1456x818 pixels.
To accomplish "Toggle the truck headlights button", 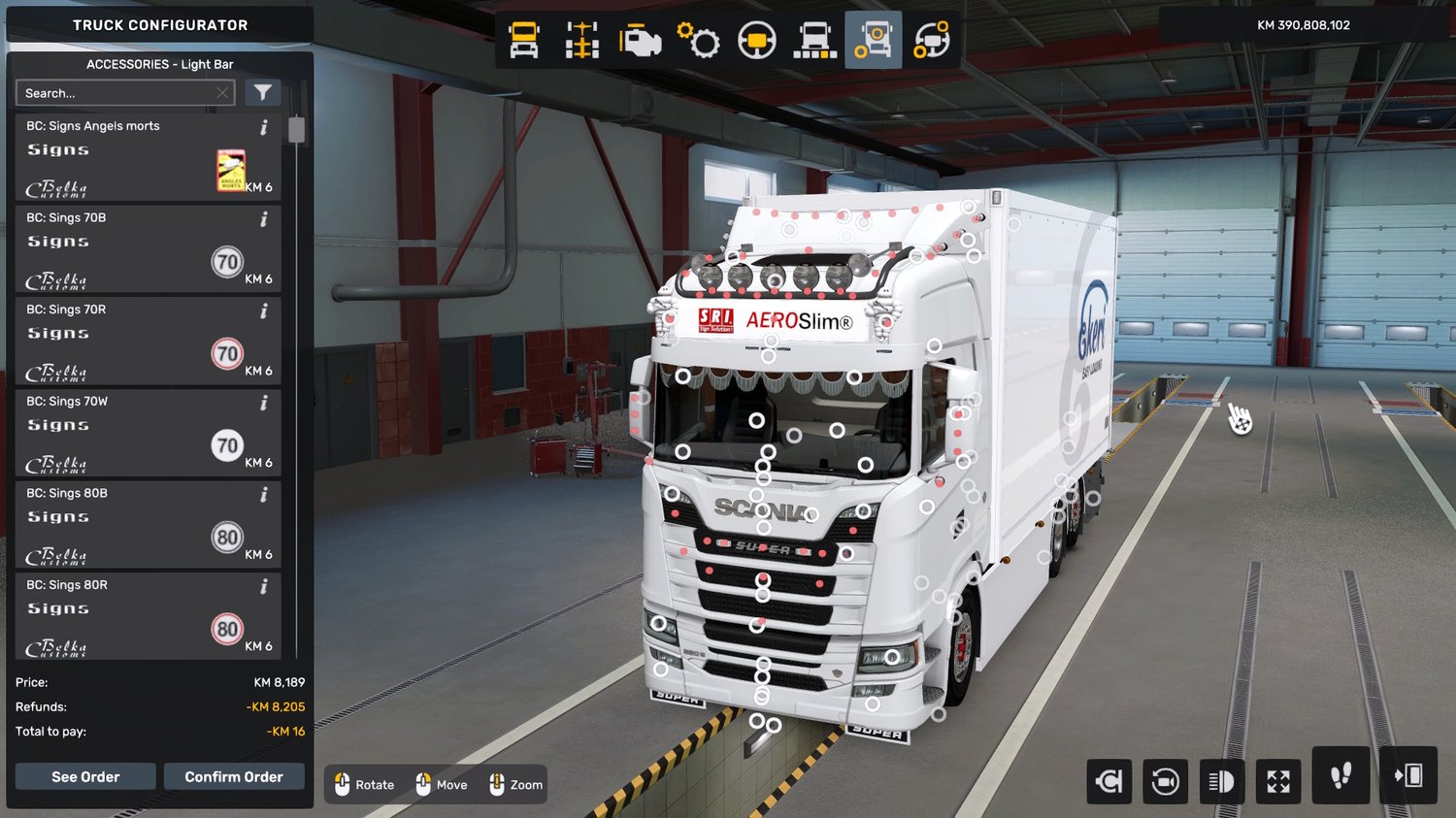I will point(1221,780).
